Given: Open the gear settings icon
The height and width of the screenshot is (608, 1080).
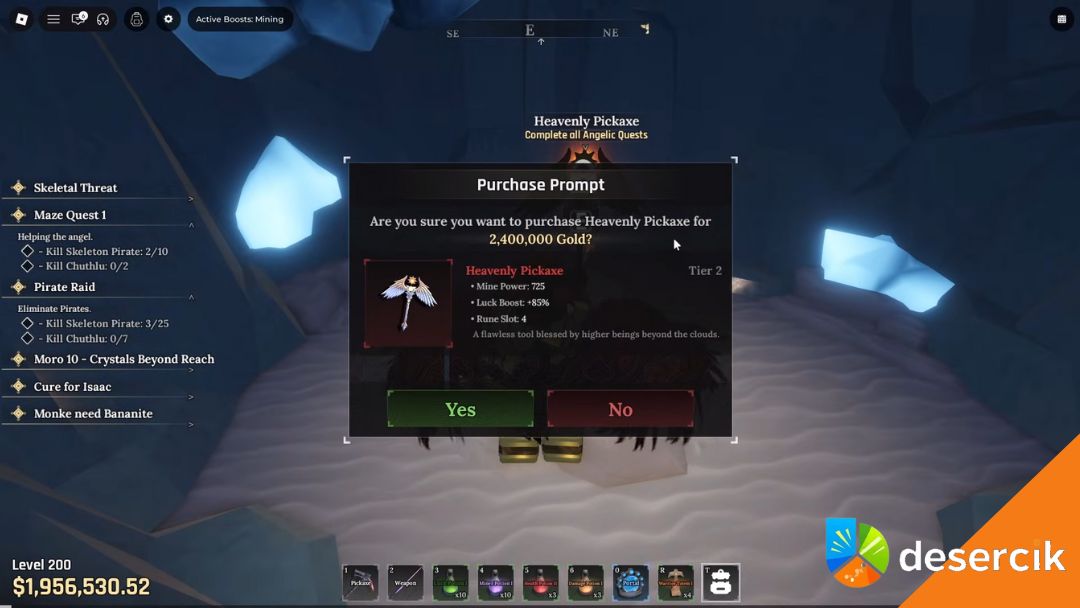Looking at the screenshot, I should (x=168, y=19).
